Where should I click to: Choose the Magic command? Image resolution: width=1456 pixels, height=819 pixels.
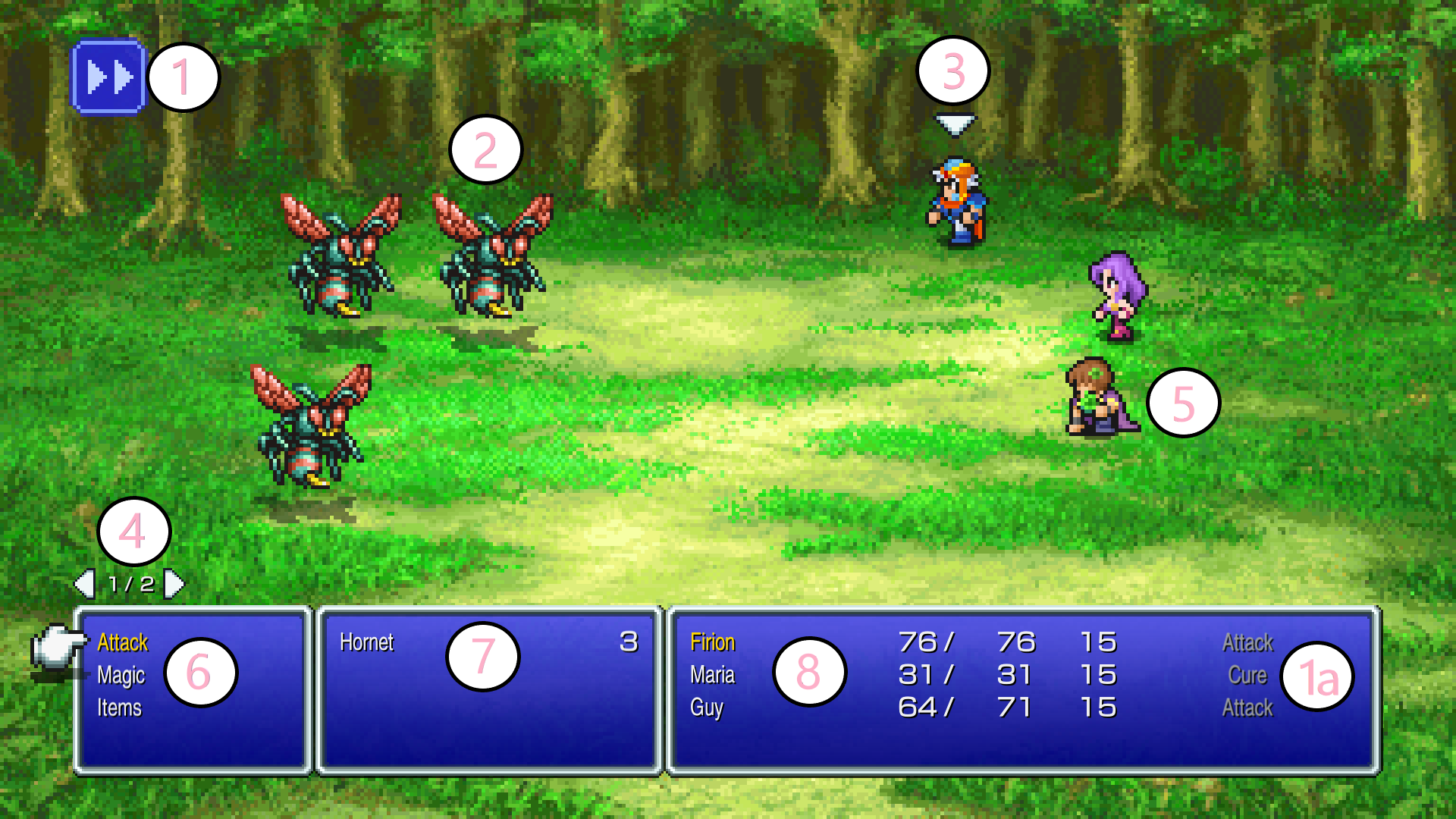[121, 675]
